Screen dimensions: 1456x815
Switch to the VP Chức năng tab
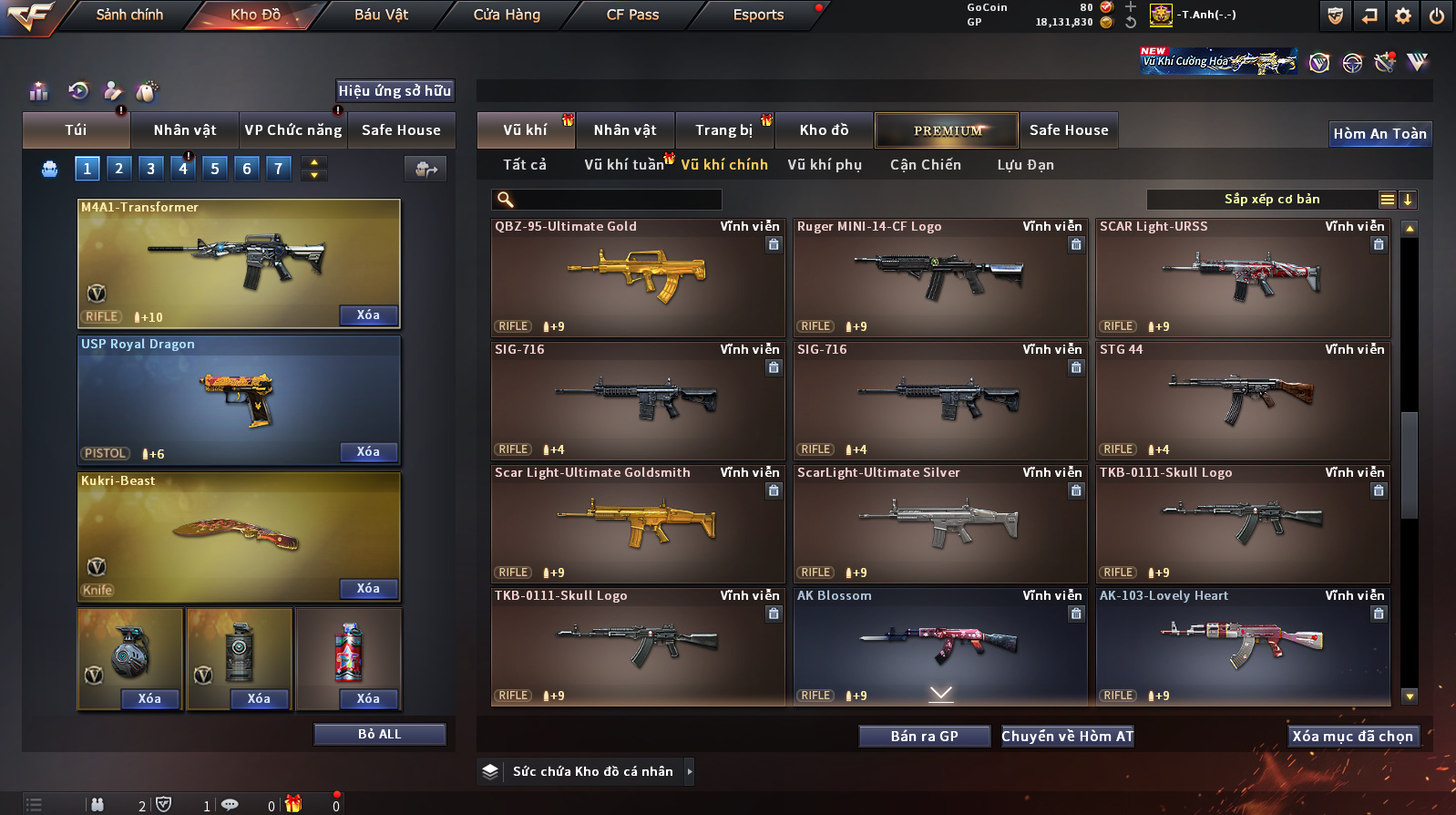tap(293, 130)
